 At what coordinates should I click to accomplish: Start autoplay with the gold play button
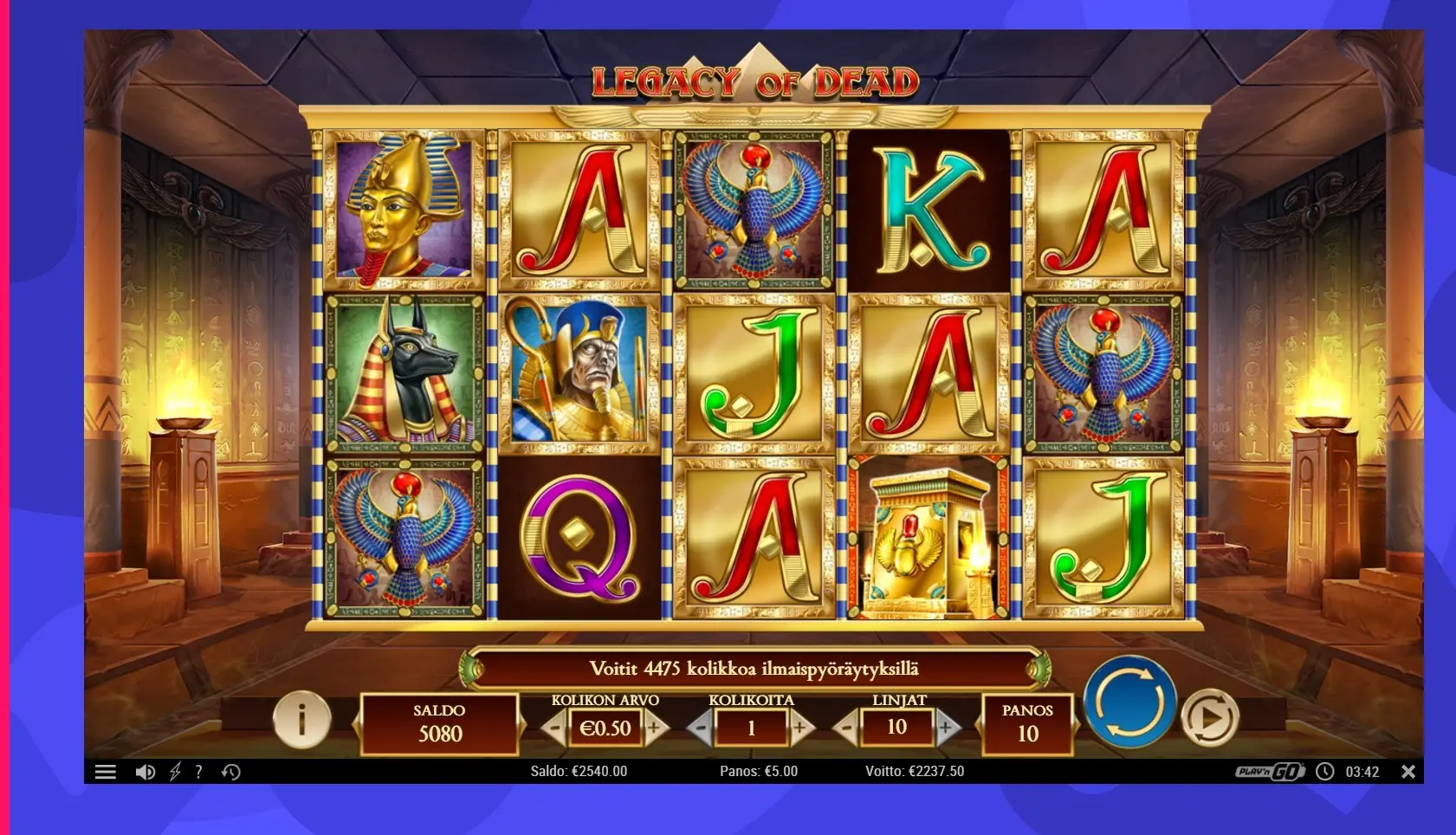click(1209, 717)
